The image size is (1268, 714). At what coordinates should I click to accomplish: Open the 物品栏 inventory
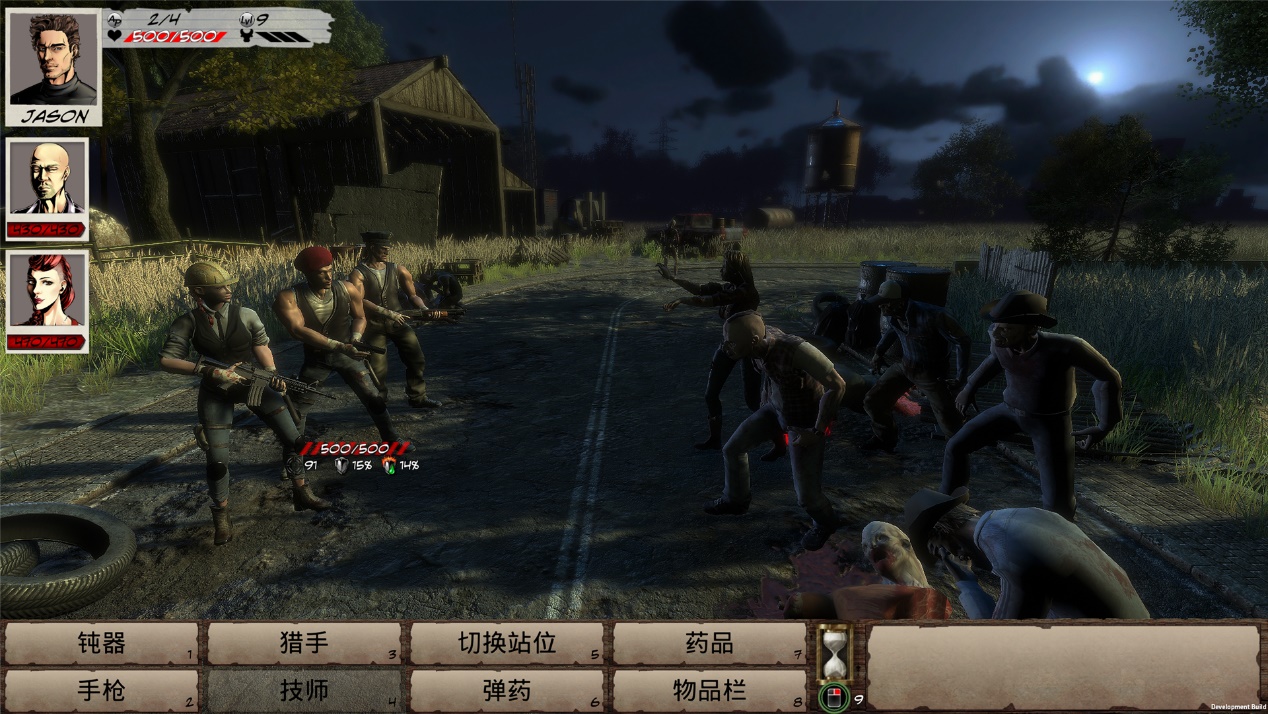point(709,690)
